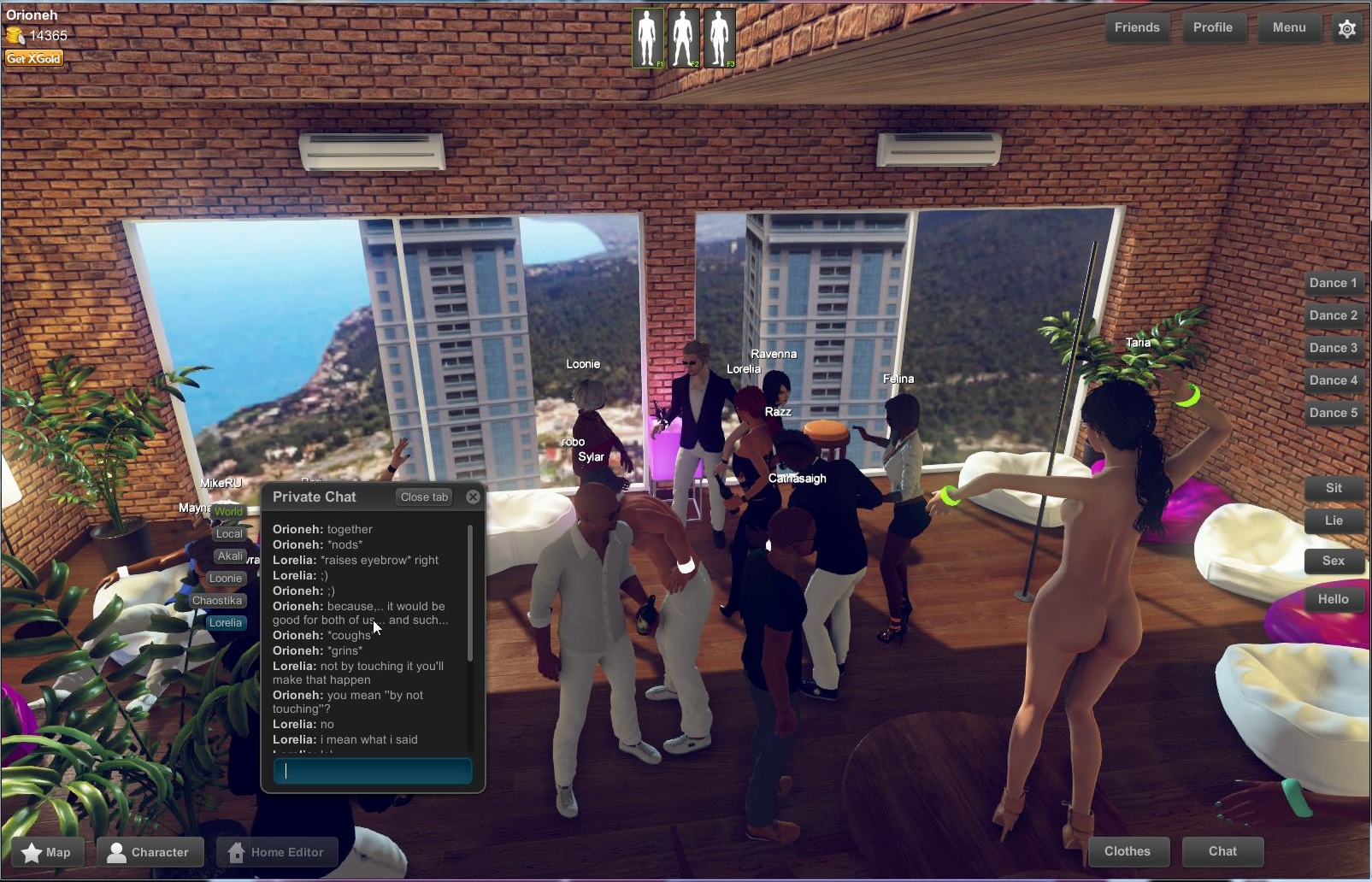1372x882 pixels.
Task: Select the F2 pose preset silhouette
Action: [x=683, y=38]
